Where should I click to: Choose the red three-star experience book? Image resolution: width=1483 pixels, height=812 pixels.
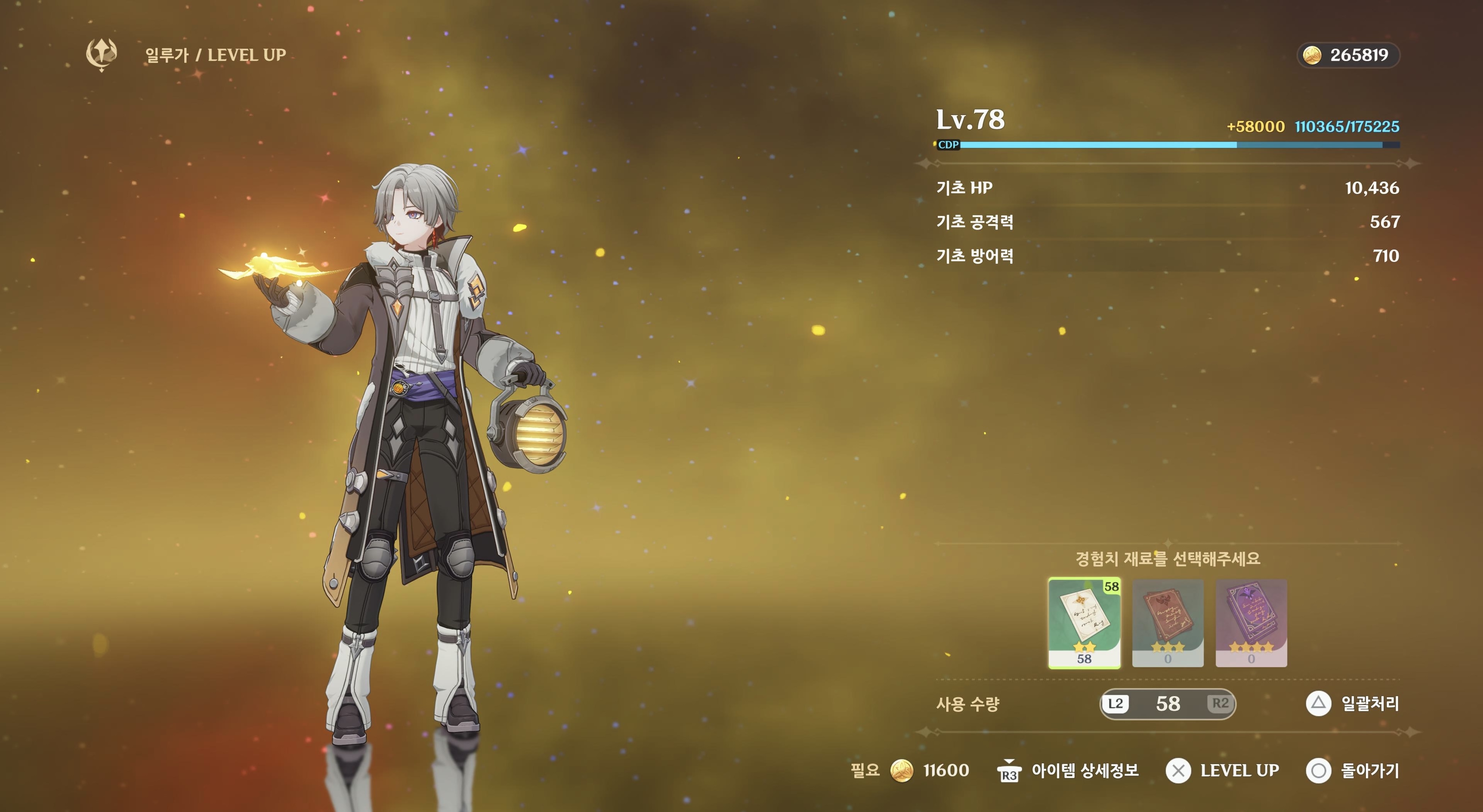click(x=1168, y=623)
